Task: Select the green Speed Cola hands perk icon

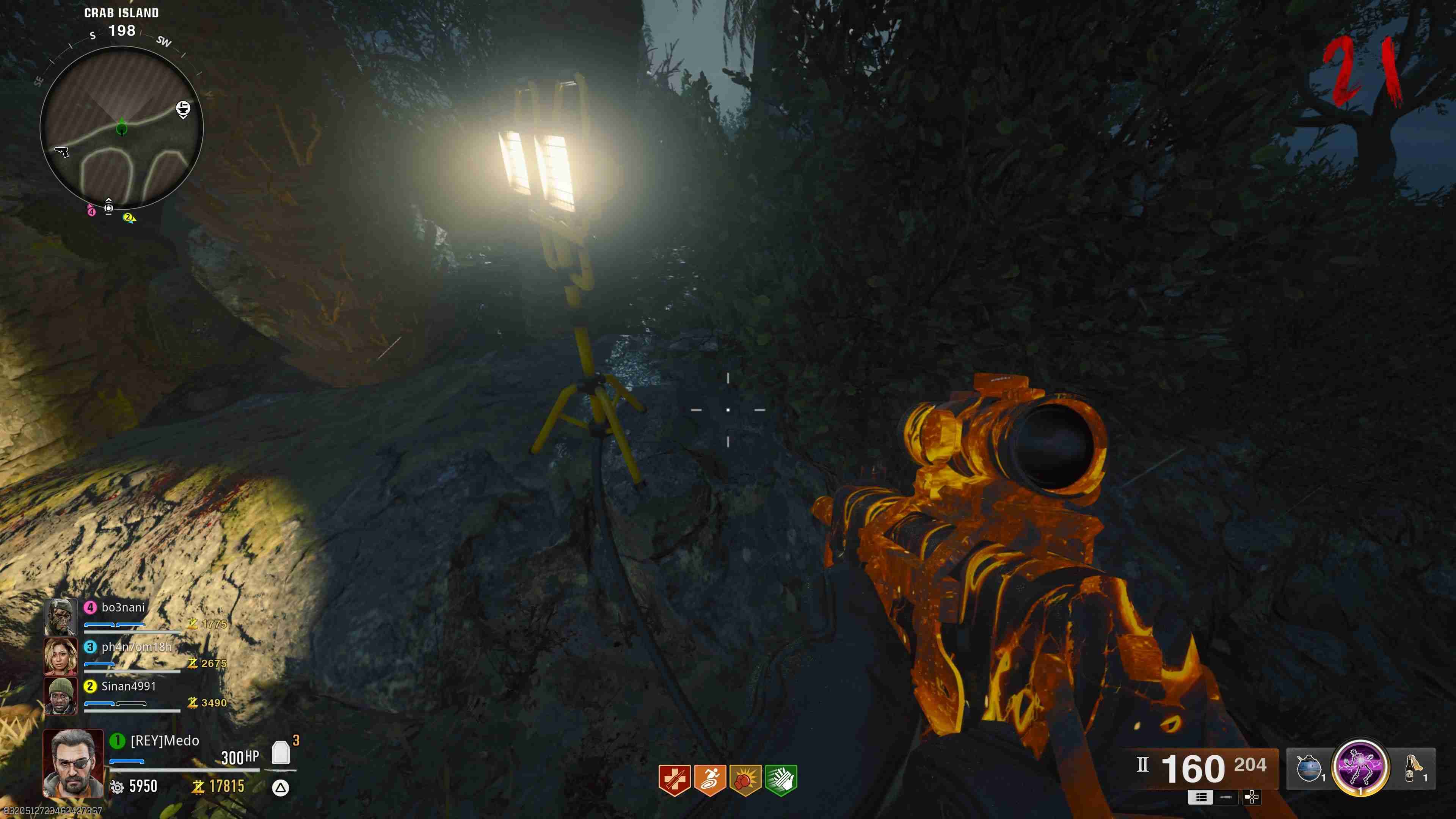Action: click(781, 780)
